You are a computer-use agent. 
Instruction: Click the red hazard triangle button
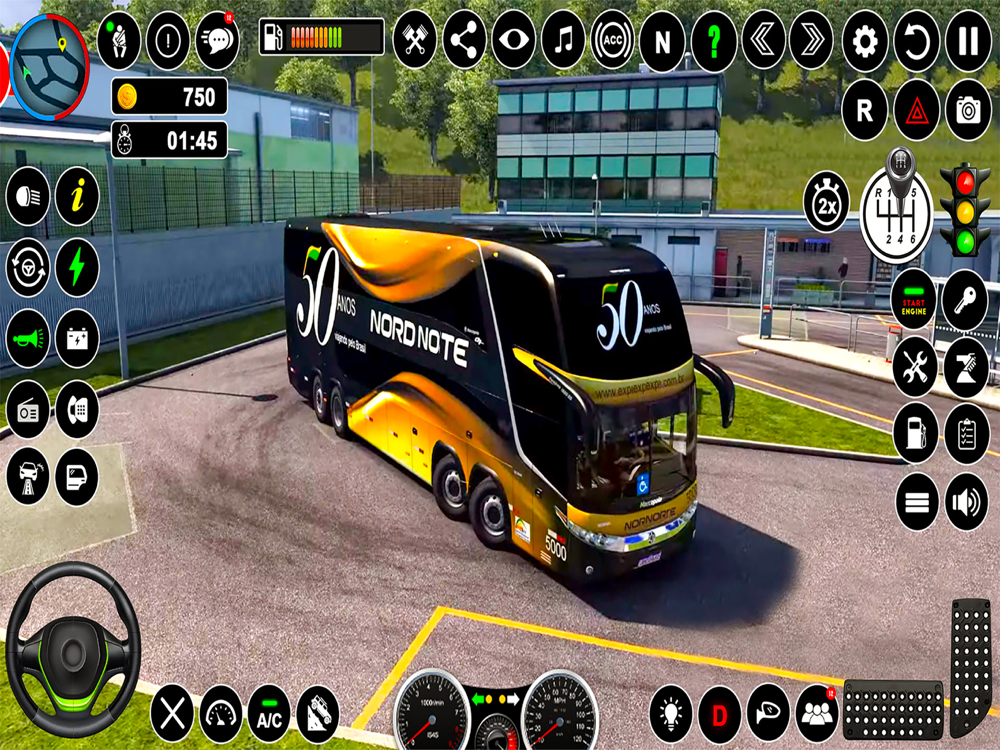point(916,110)
